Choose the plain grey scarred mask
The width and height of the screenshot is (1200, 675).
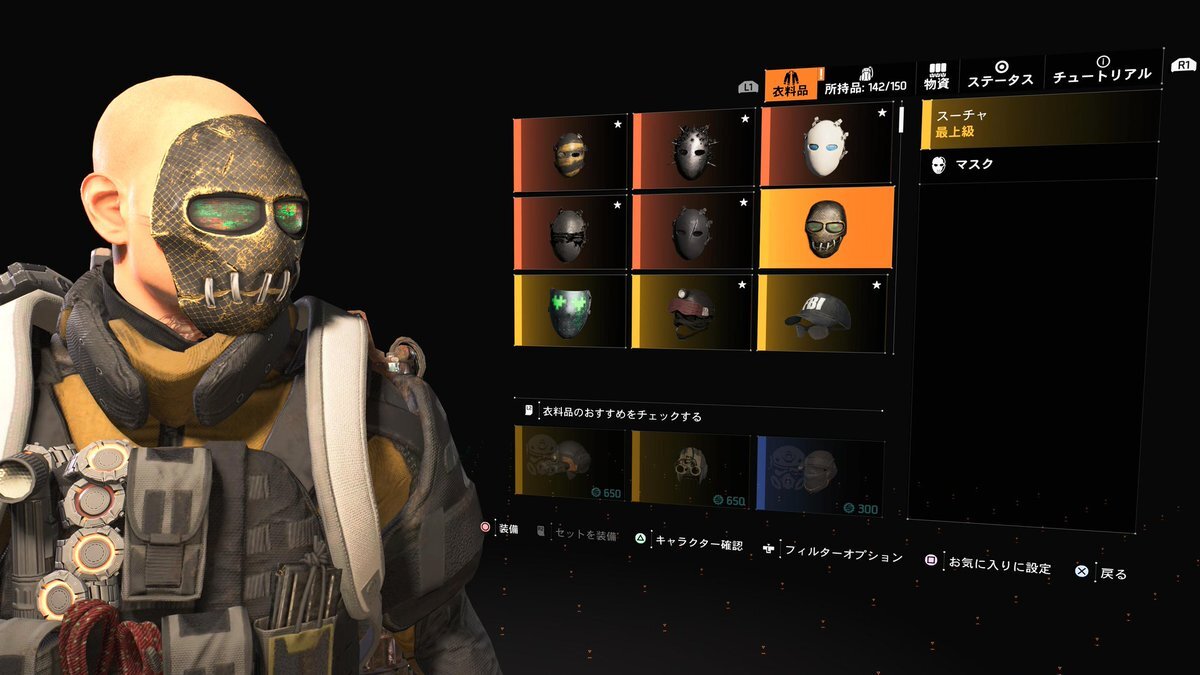tap(692, 231)
